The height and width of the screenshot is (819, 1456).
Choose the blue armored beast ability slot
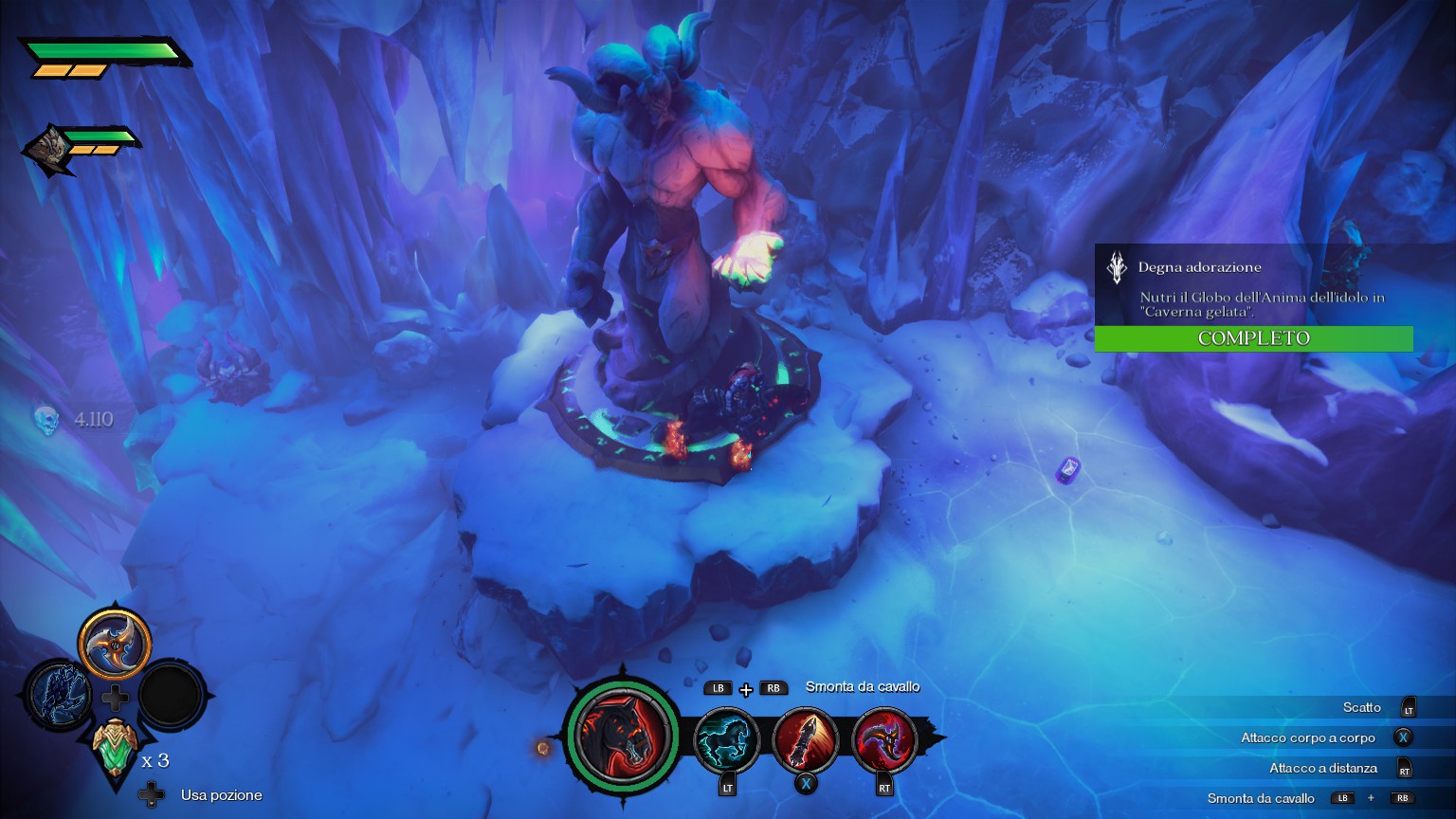pyautogui.click(x=58, y=697)
